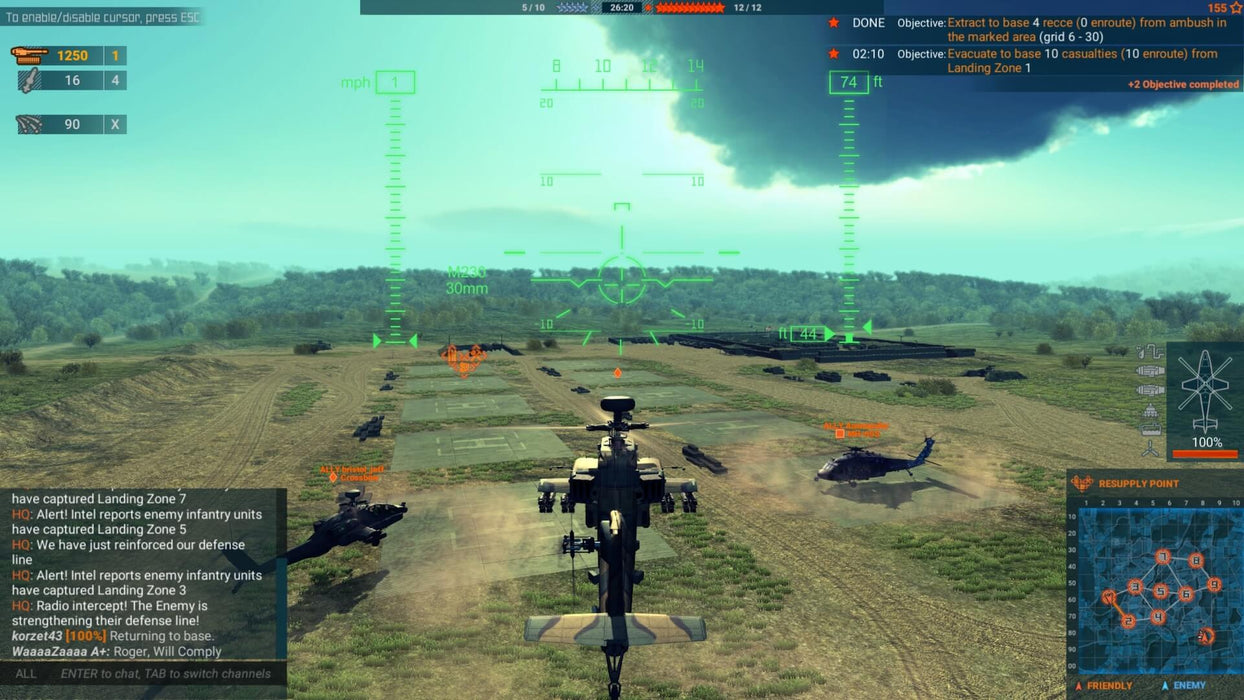Image resolution: width=1244 pixels, height=700 pixels.
Task: Click the helicopter damage status diagram
Action: coord(1204,388)
